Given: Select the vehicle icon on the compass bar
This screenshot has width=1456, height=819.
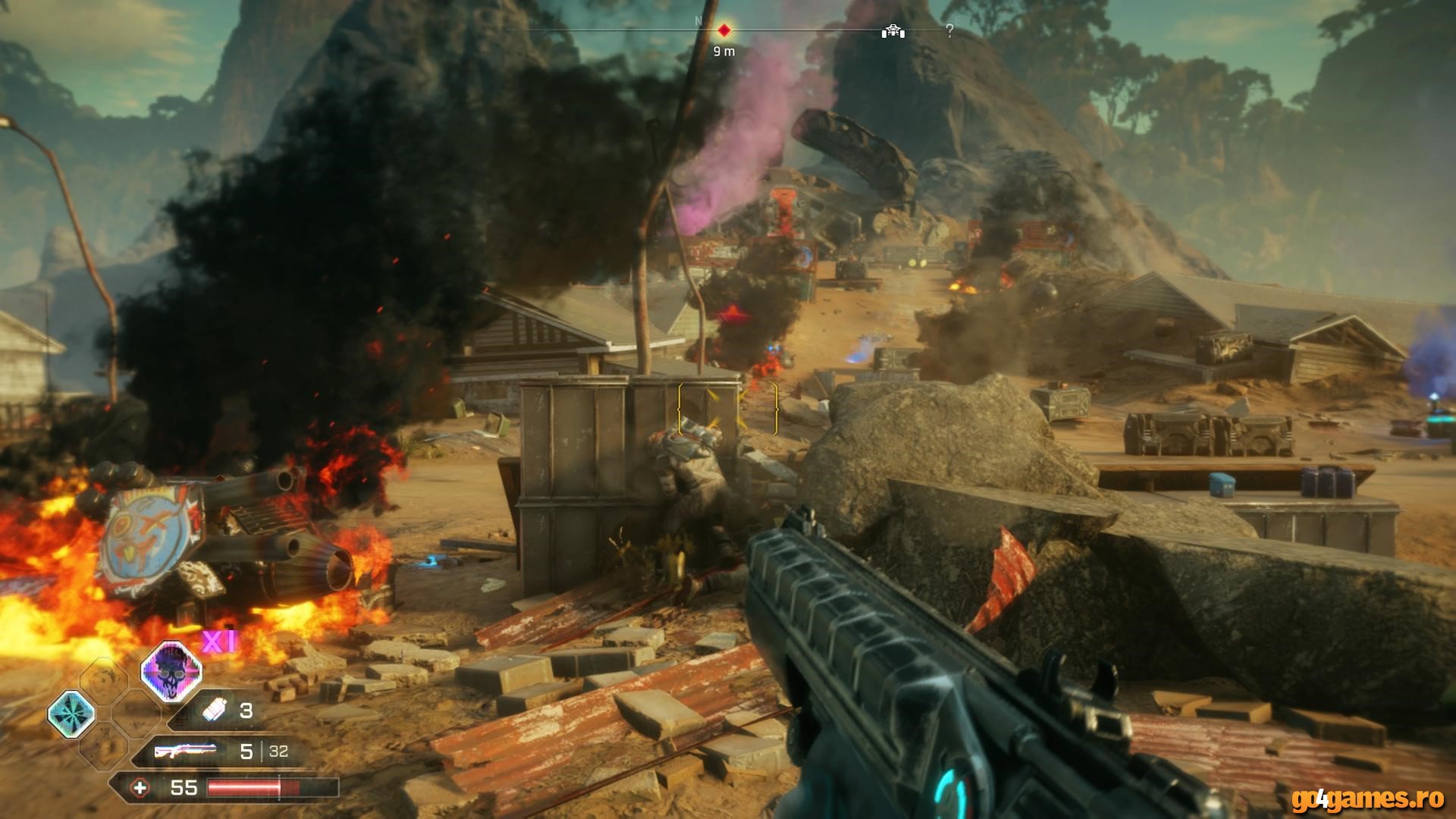Looking at the screenshot, I should [x=893, y=32].
